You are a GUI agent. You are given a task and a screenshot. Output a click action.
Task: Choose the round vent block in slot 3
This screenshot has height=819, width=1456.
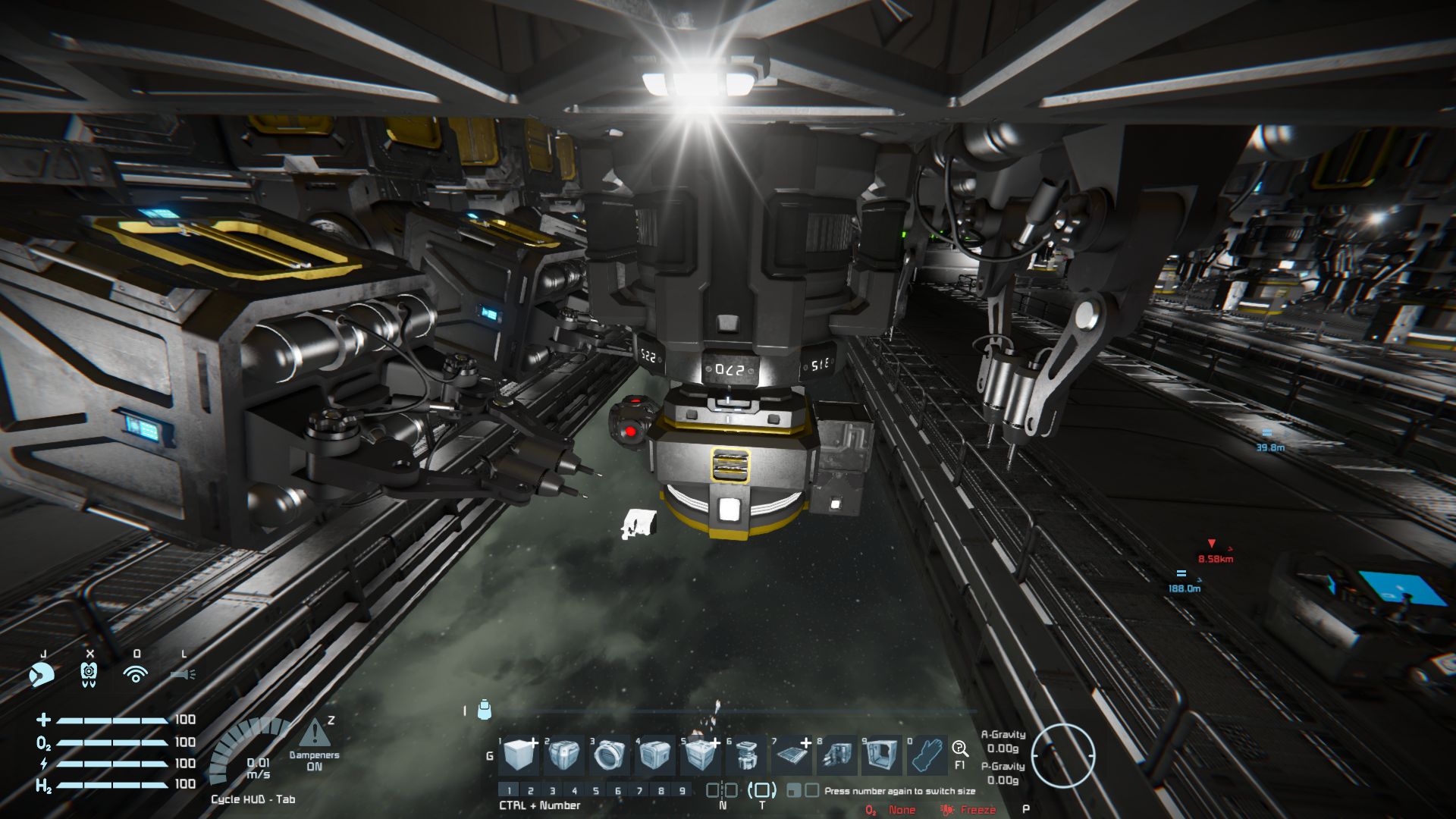(x=609, y=755)
